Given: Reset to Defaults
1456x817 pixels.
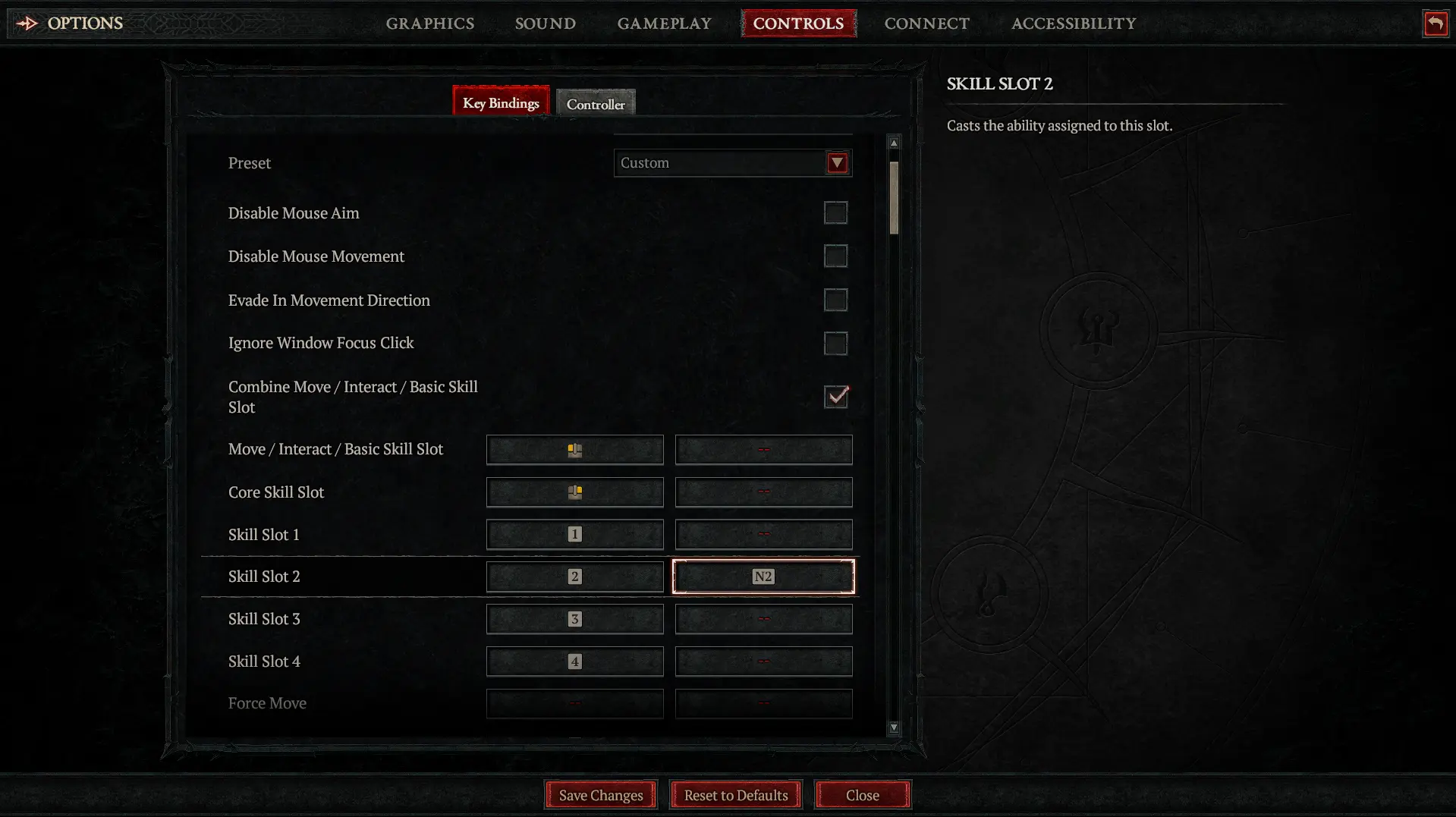Looking at the screenshot, I should [735, 795].
